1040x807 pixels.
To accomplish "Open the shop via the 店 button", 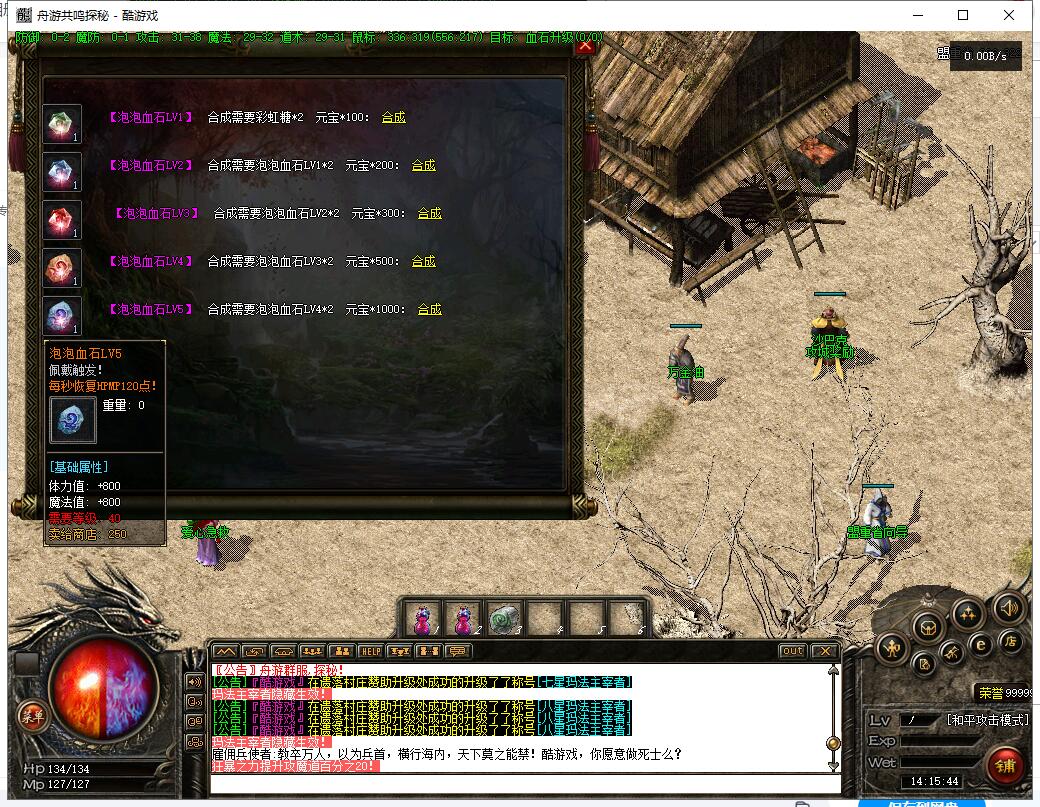I will (x=1011, y=641).
